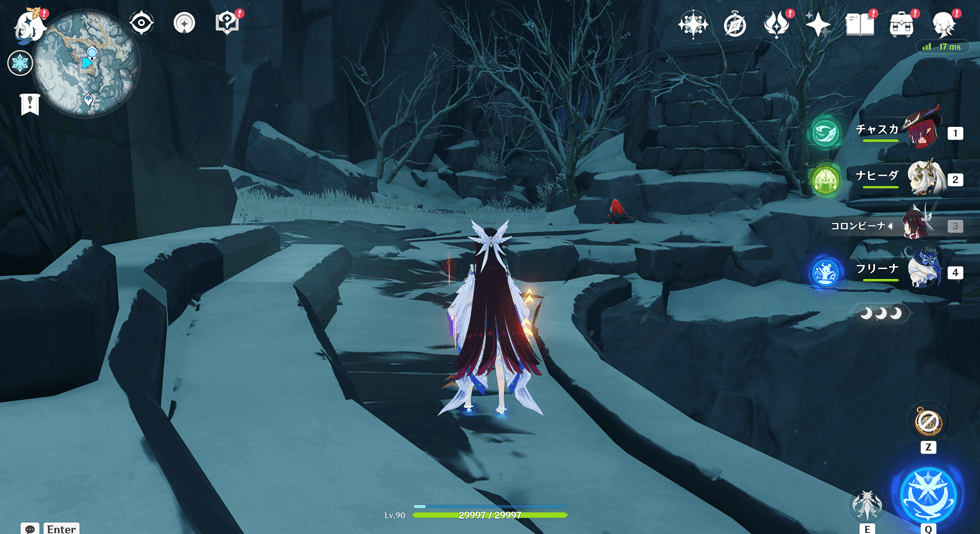
Task: Switch to party member チャスカ
Action: point(920,131)
